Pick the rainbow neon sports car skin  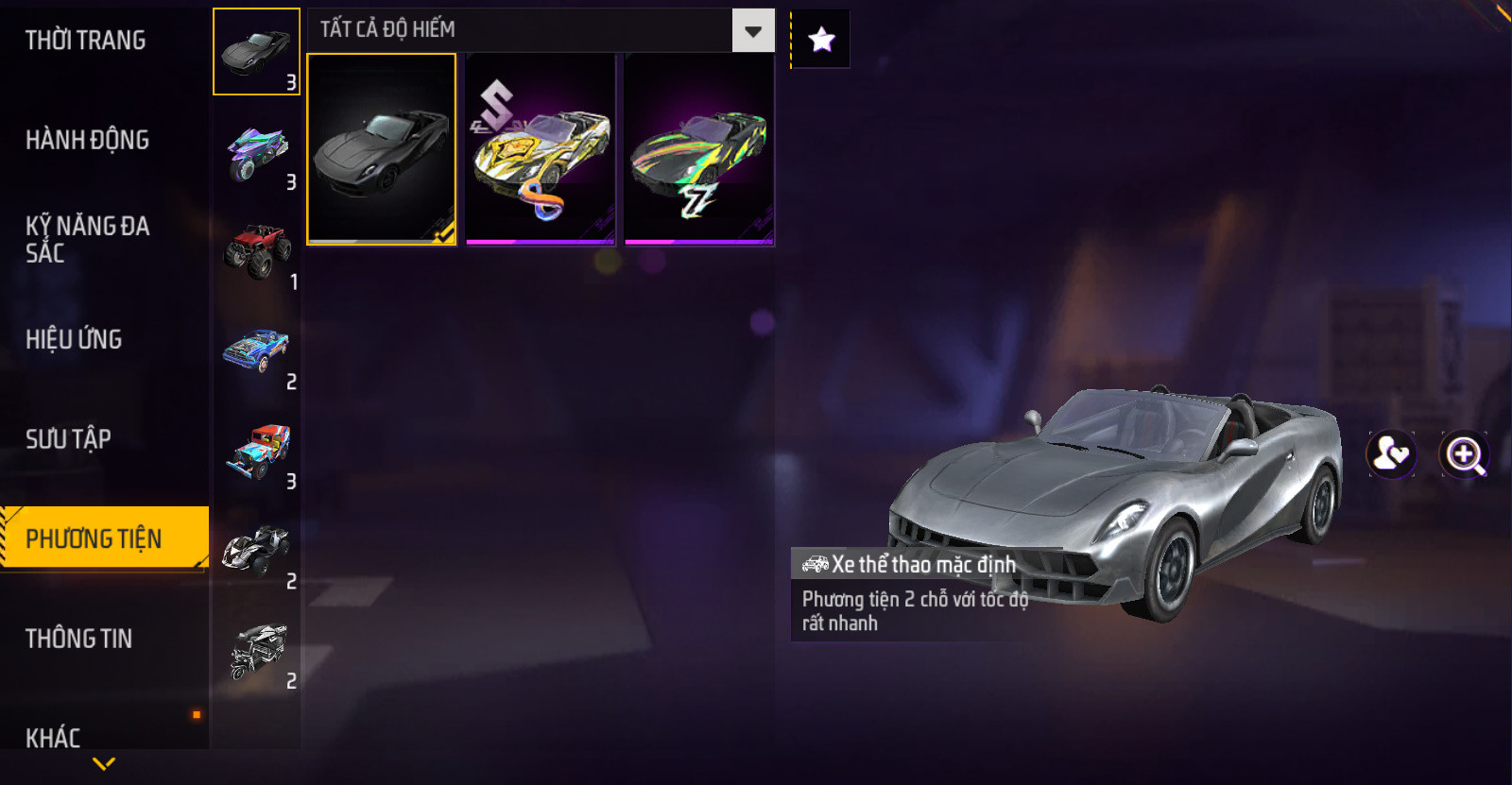[699, 149]
